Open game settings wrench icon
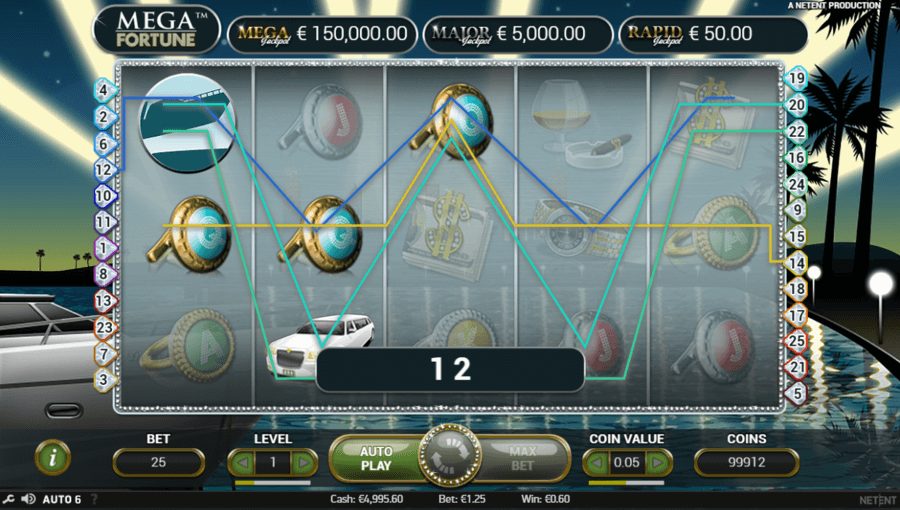This screenshot has width=900, height=510. pyautogui.click(x=9, y=499)
